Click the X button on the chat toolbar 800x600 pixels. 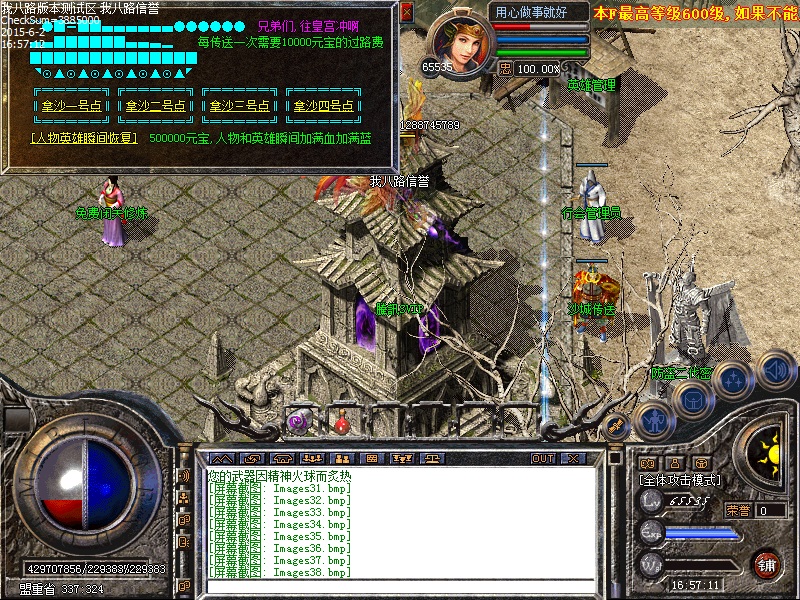tap(573, 458)
